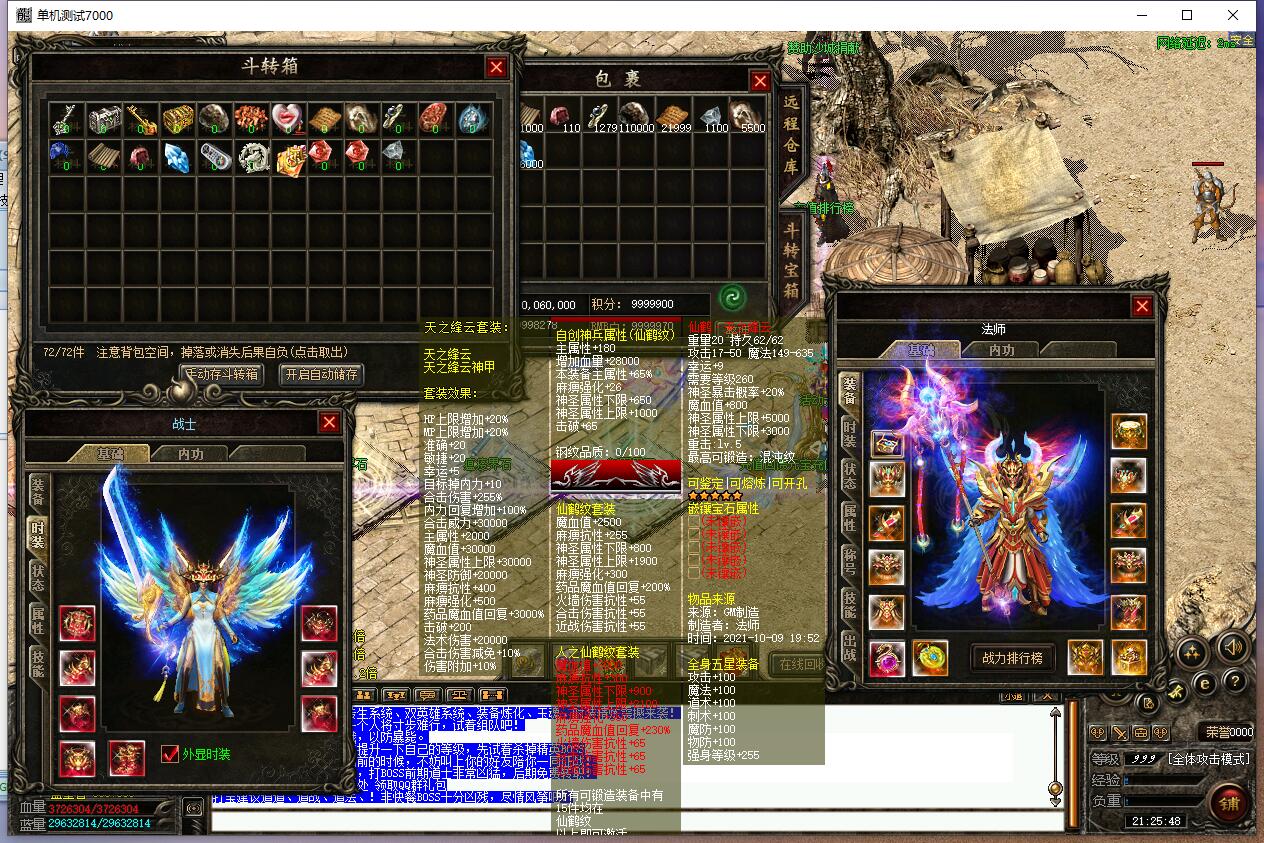The image size is (1264, 843).
Task: Close the 包裹 bag window
Action: pyautogui.click(x=760, y=82)
